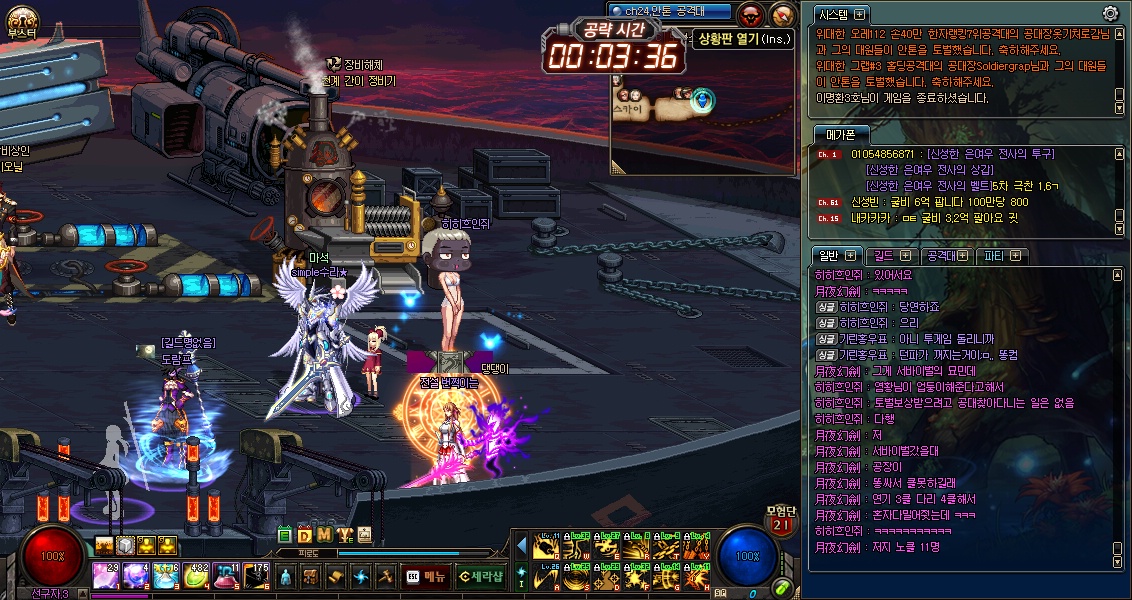This screenshot has width=1132, height=600.
Task: Click the 부스터 button
Action: (21, 22)
